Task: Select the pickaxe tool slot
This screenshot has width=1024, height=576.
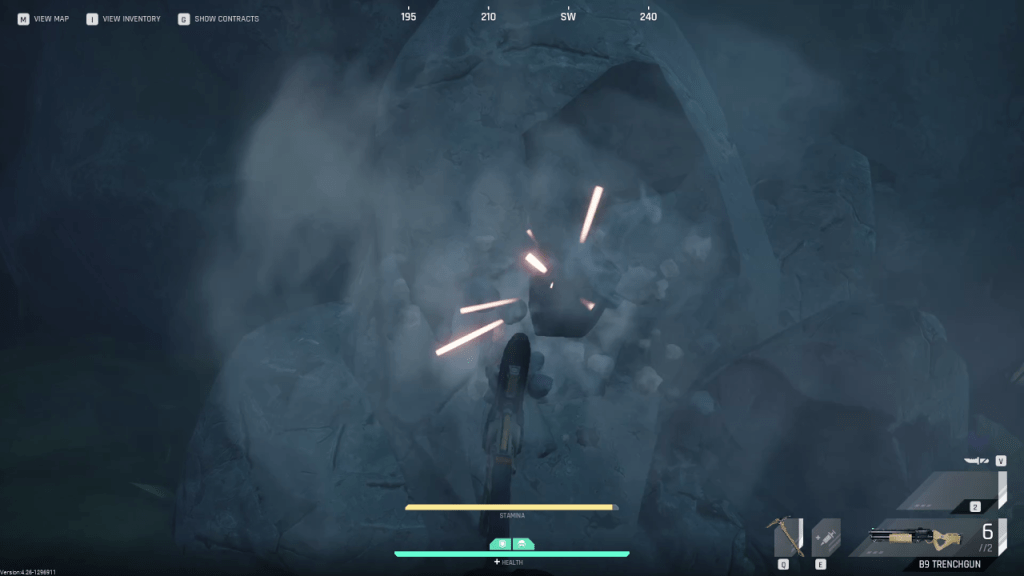Action: click(788, 536)
